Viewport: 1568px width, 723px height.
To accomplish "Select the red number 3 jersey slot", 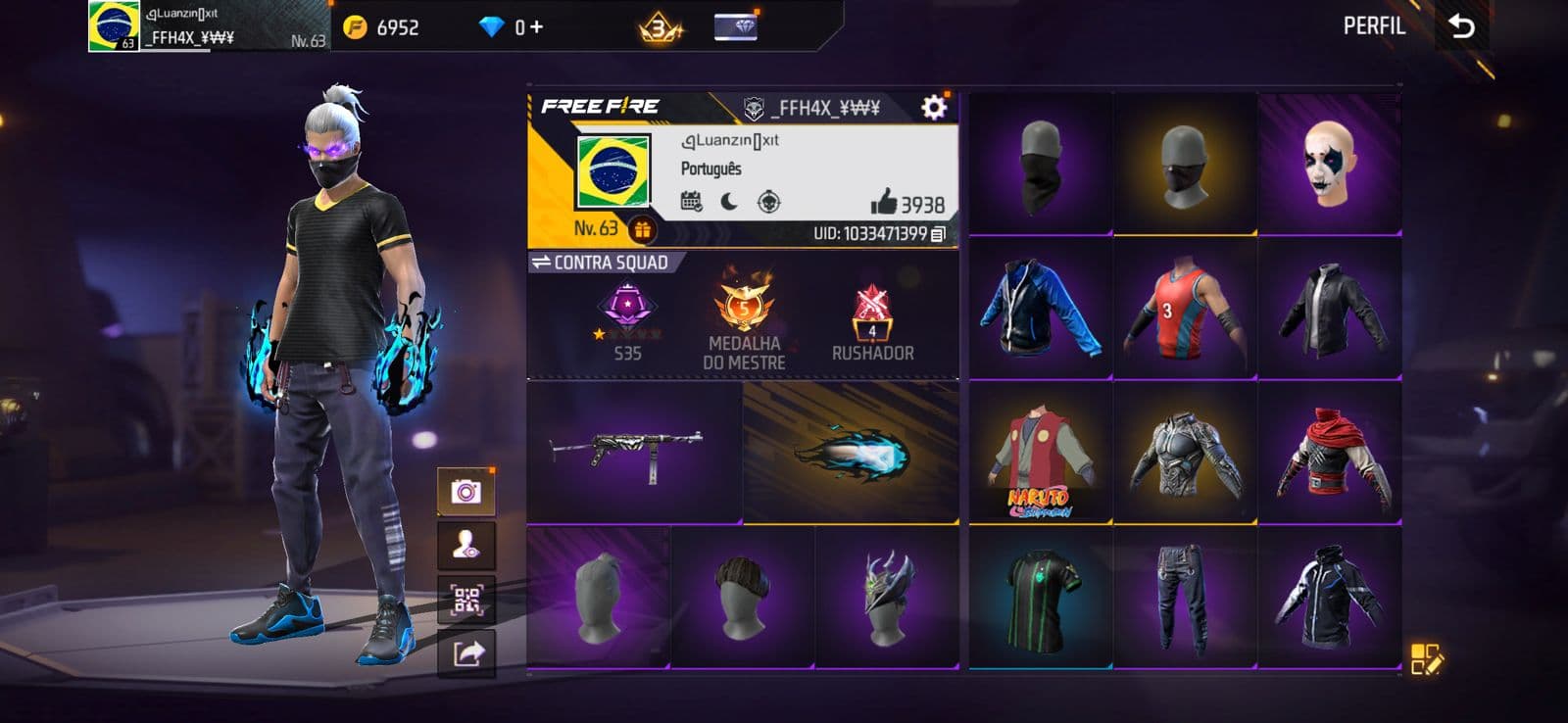I will click(x=1185, y=309).
